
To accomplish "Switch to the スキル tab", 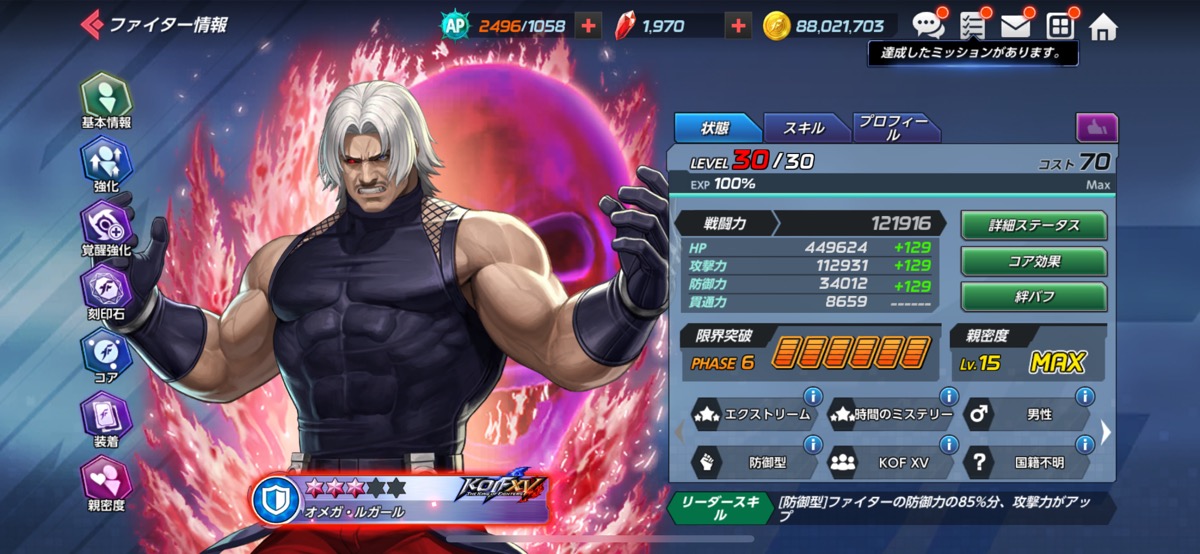I will (804, 128).
